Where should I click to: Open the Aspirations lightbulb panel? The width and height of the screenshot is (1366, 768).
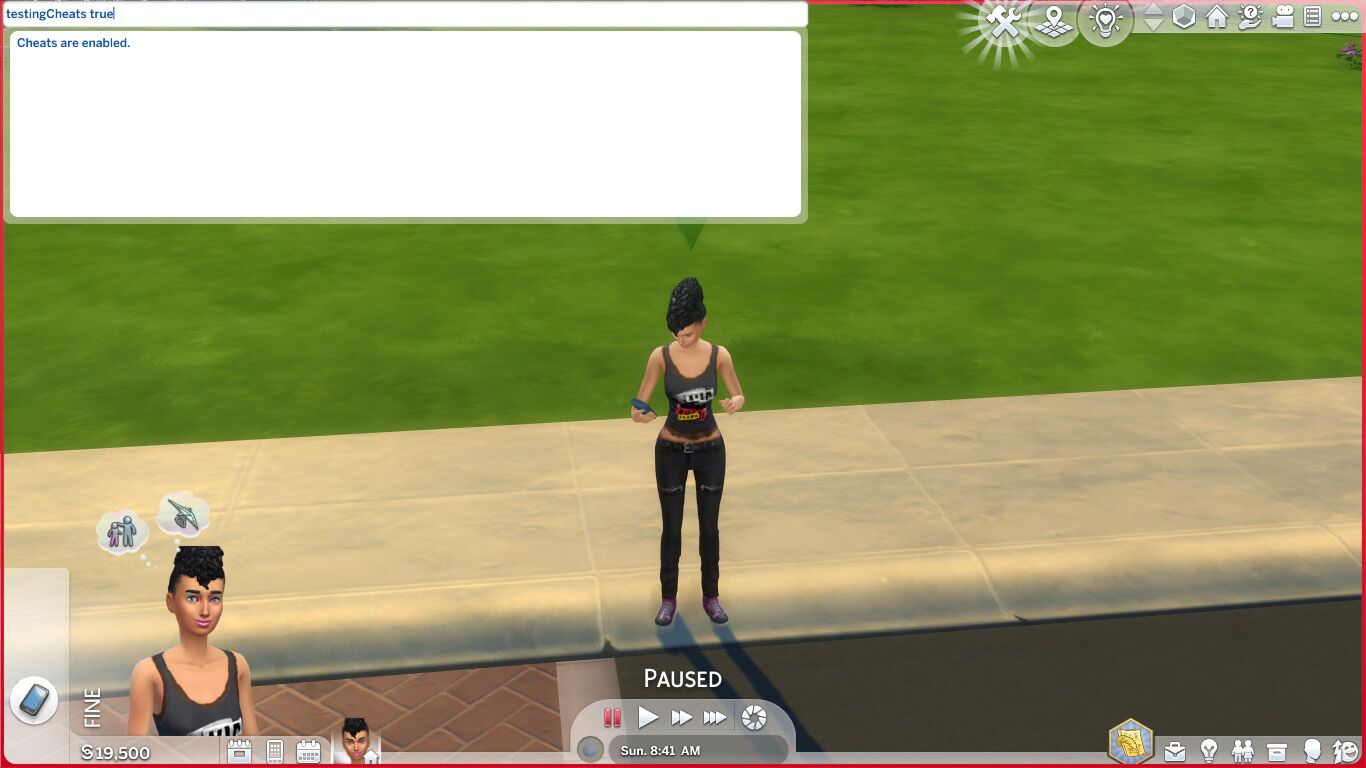pyautogui.click(x=1209, y=749)
